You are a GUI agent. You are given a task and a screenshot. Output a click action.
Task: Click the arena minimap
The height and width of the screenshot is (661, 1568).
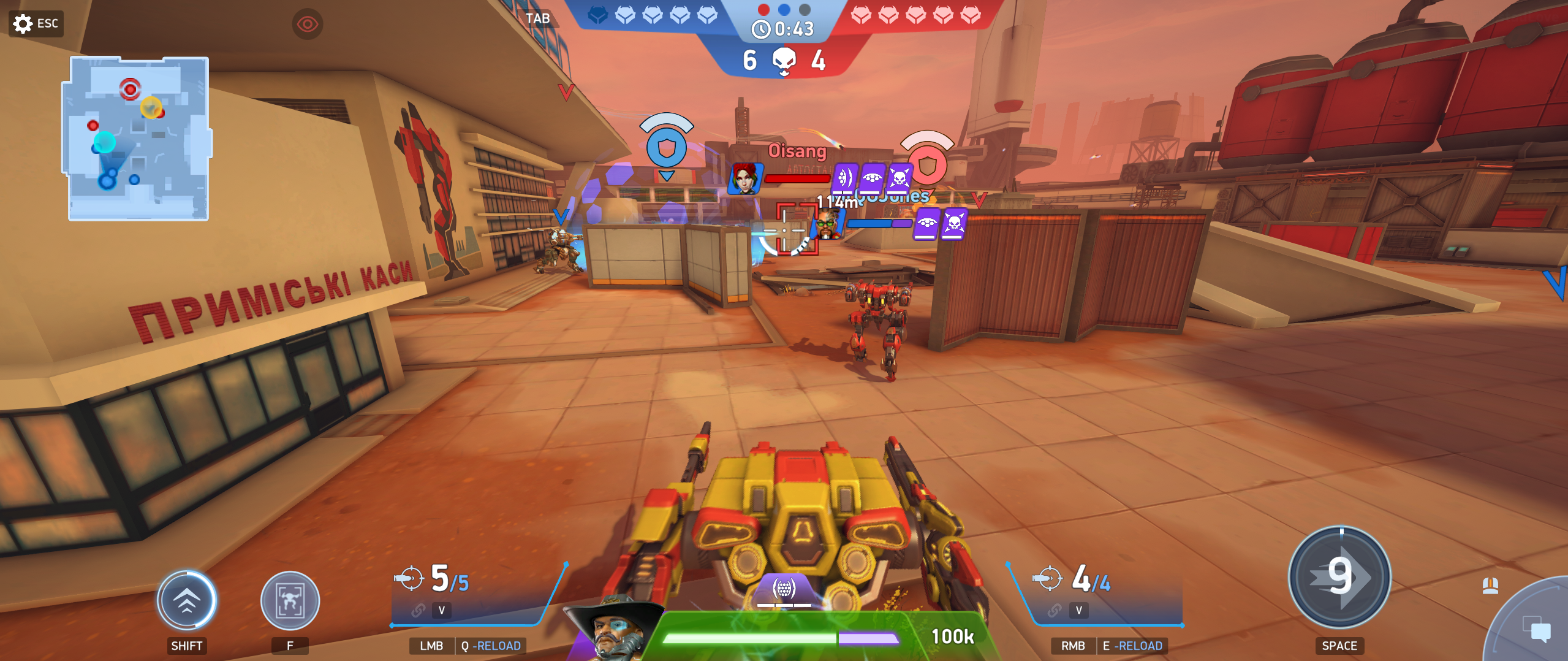pyautogui.click(x=138, y=139)
